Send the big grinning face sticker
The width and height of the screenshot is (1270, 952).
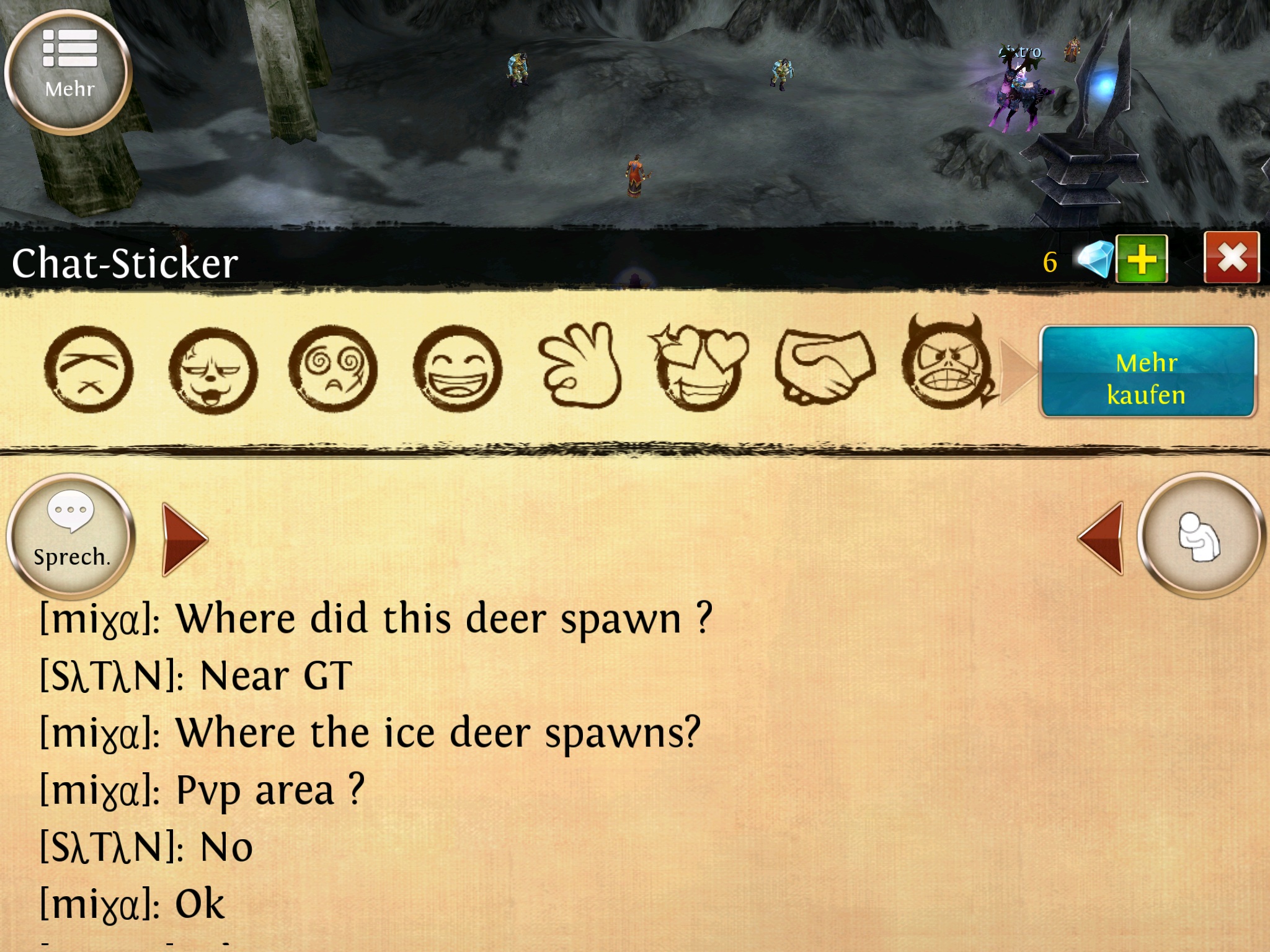coord(458,369)
